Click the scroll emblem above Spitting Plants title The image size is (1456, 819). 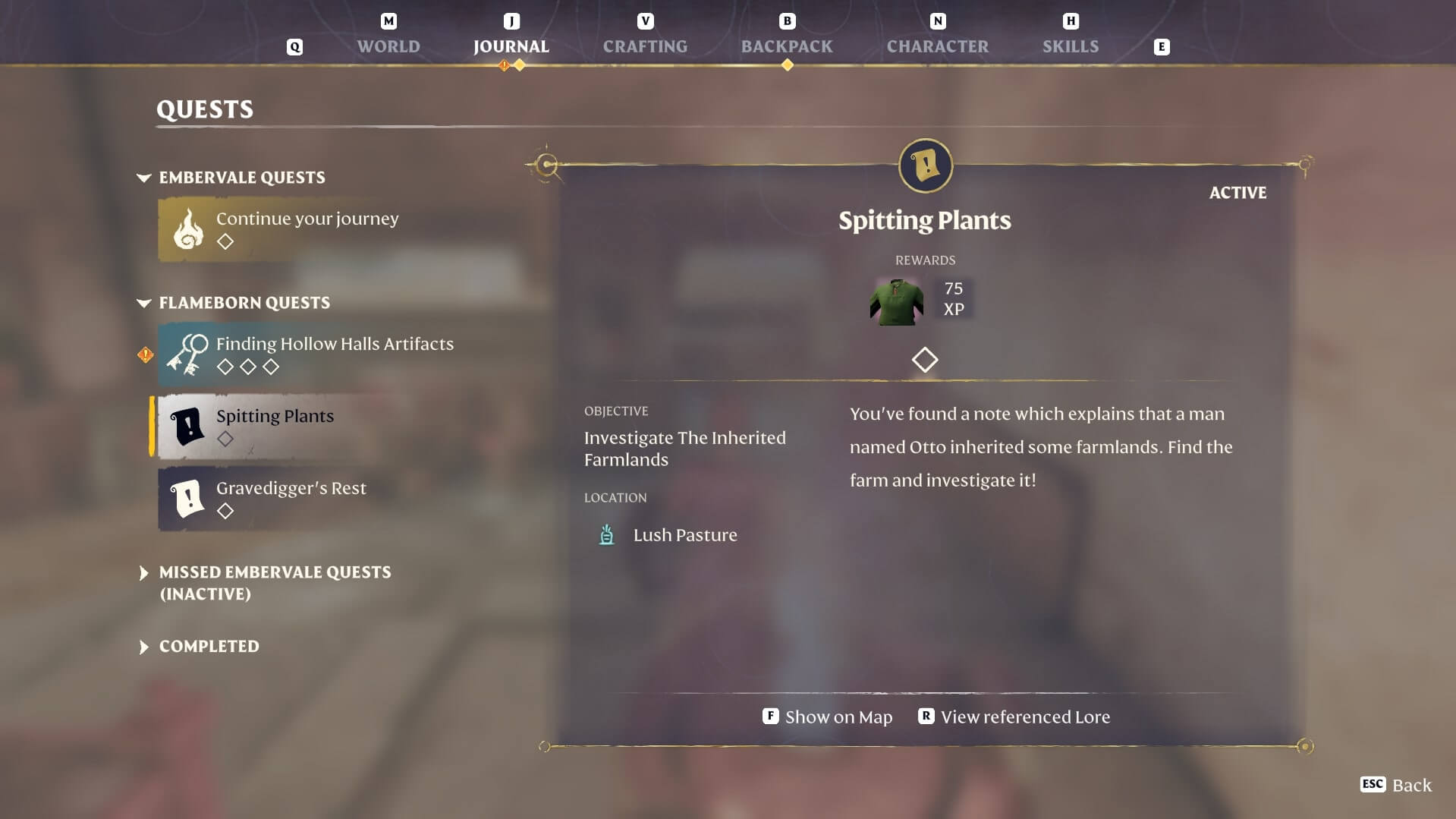pyautogui.click(x=924, y=166)
